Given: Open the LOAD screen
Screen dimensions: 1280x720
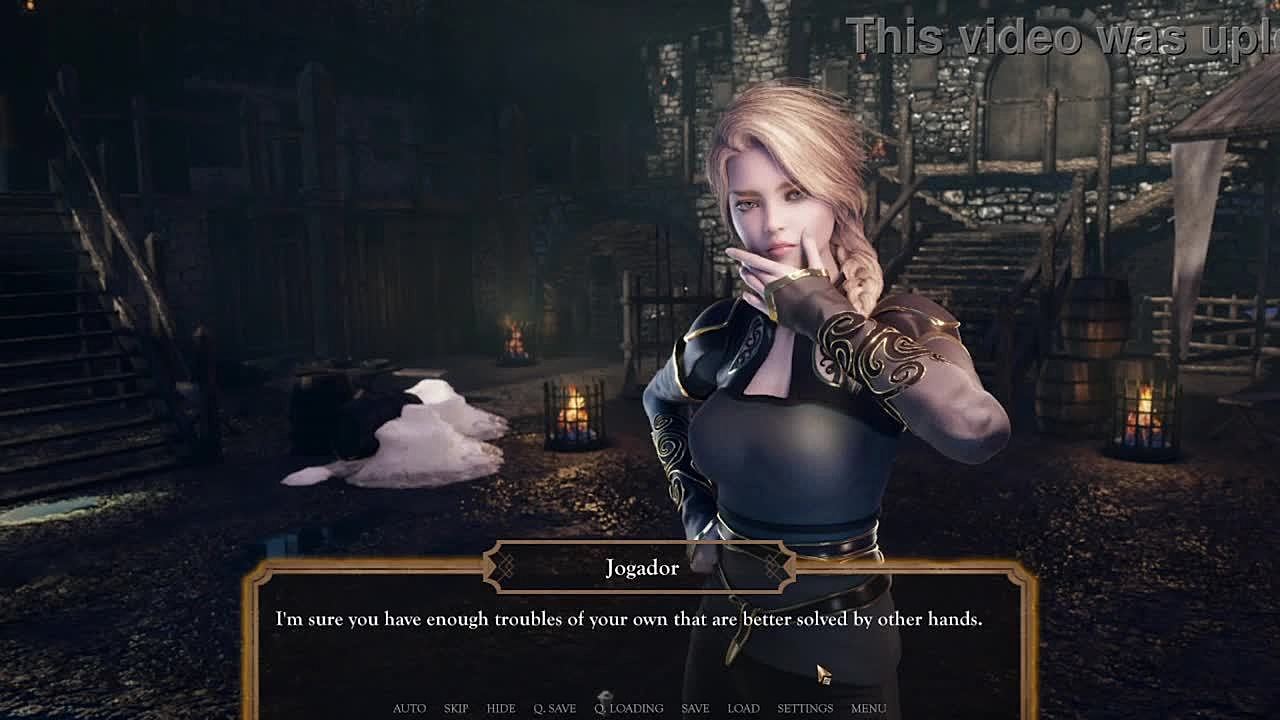Looking at the screenshot, I should point(743,708).
